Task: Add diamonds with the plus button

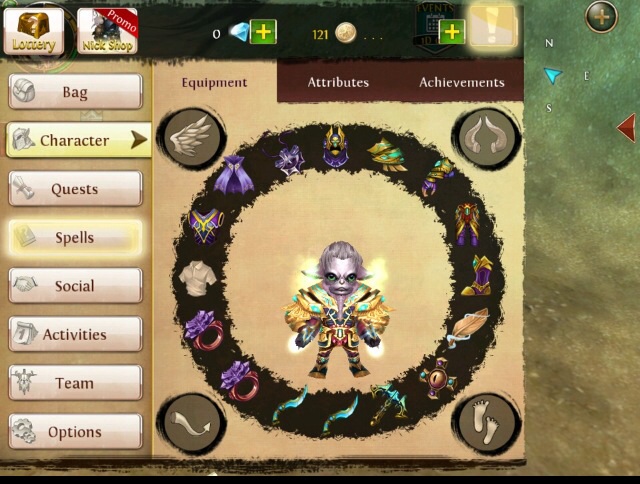Action: pyautogui.click(x=263, y=33)
